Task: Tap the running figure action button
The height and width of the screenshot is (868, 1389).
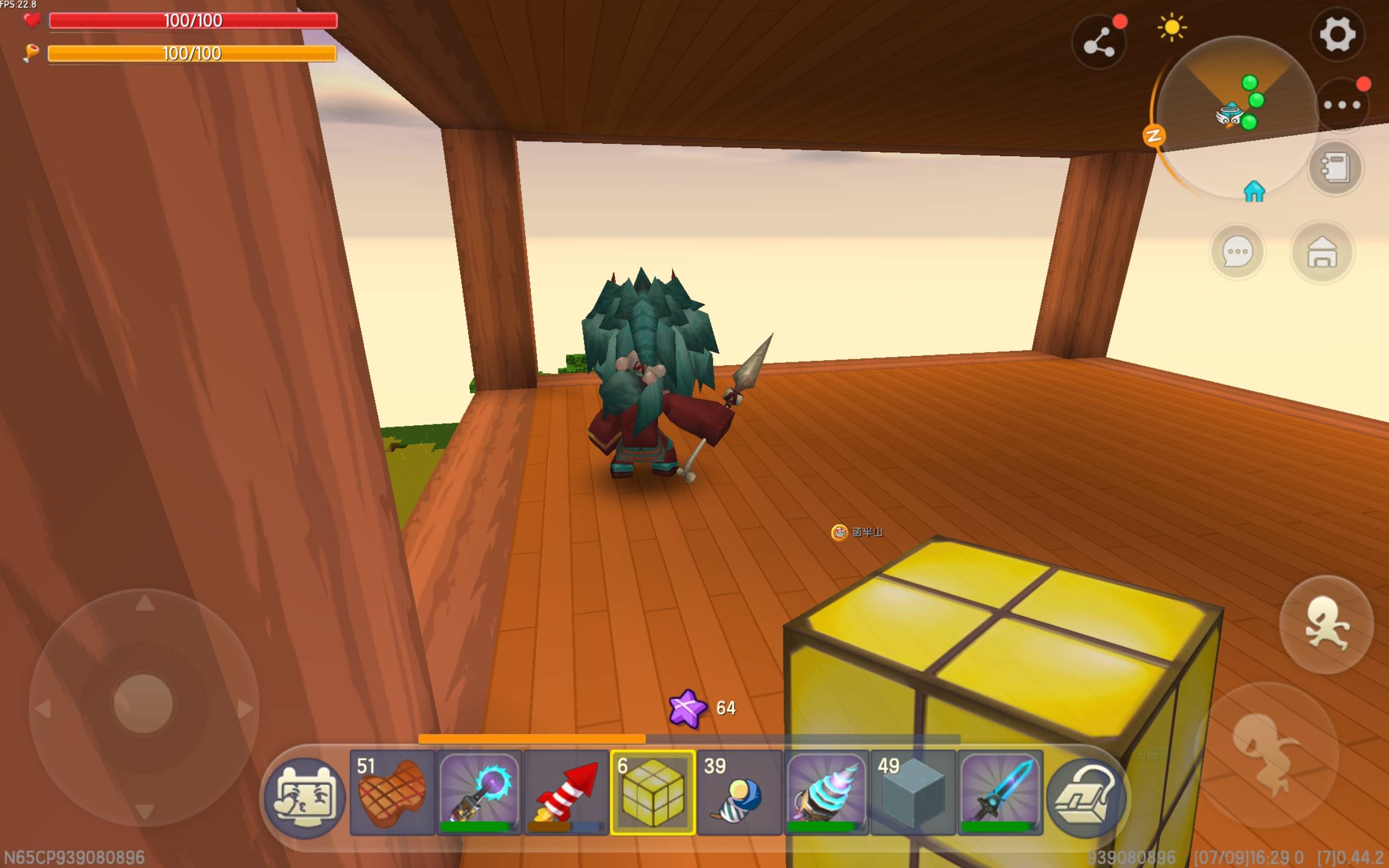Action: coord(1326,624)
